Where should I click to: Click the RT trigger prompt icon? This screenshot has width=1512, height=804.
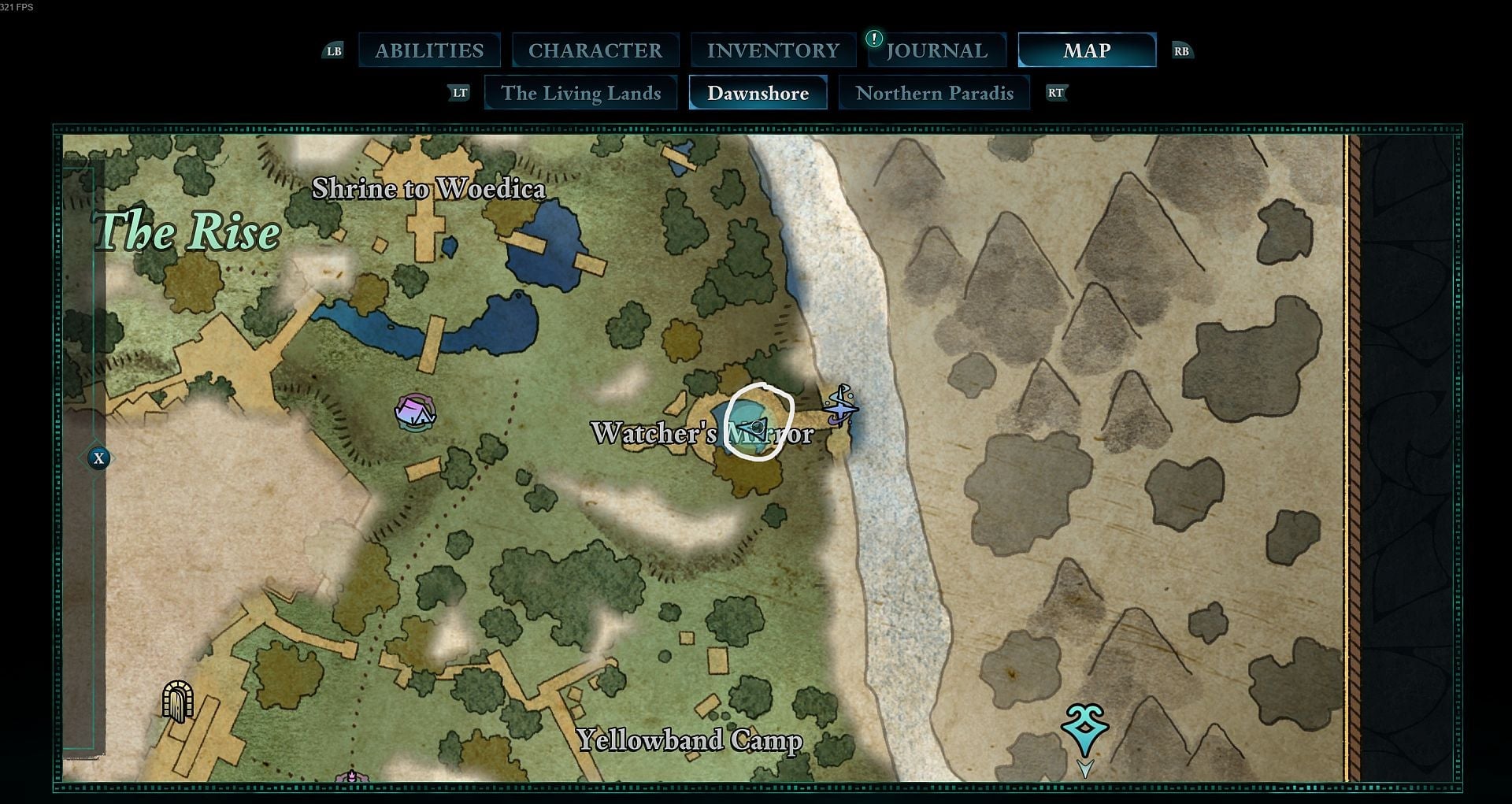pyautogui.click(x=1058, y=92)
